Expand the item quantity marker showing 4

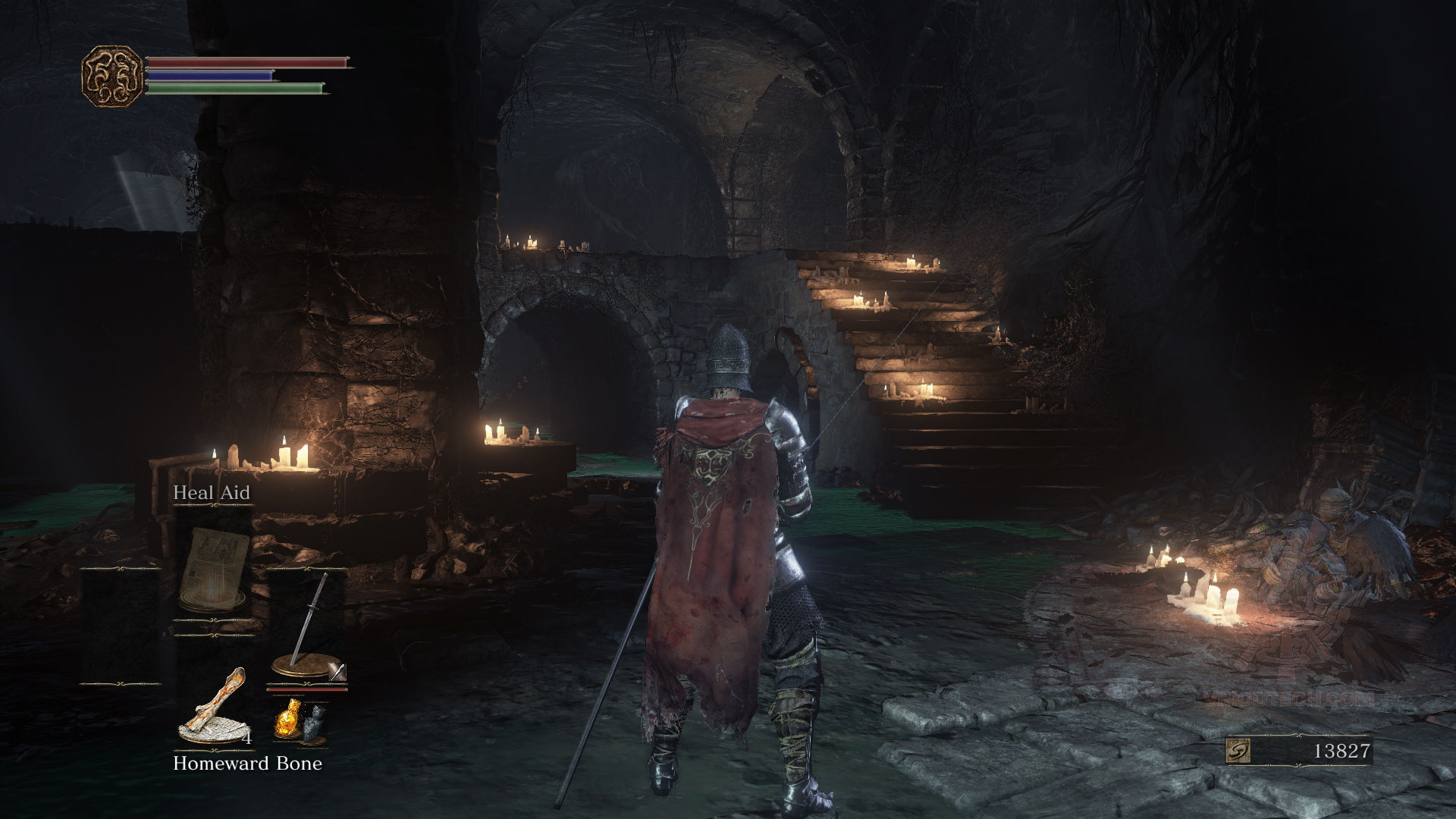pyautogui.click(x=246, y=737)
